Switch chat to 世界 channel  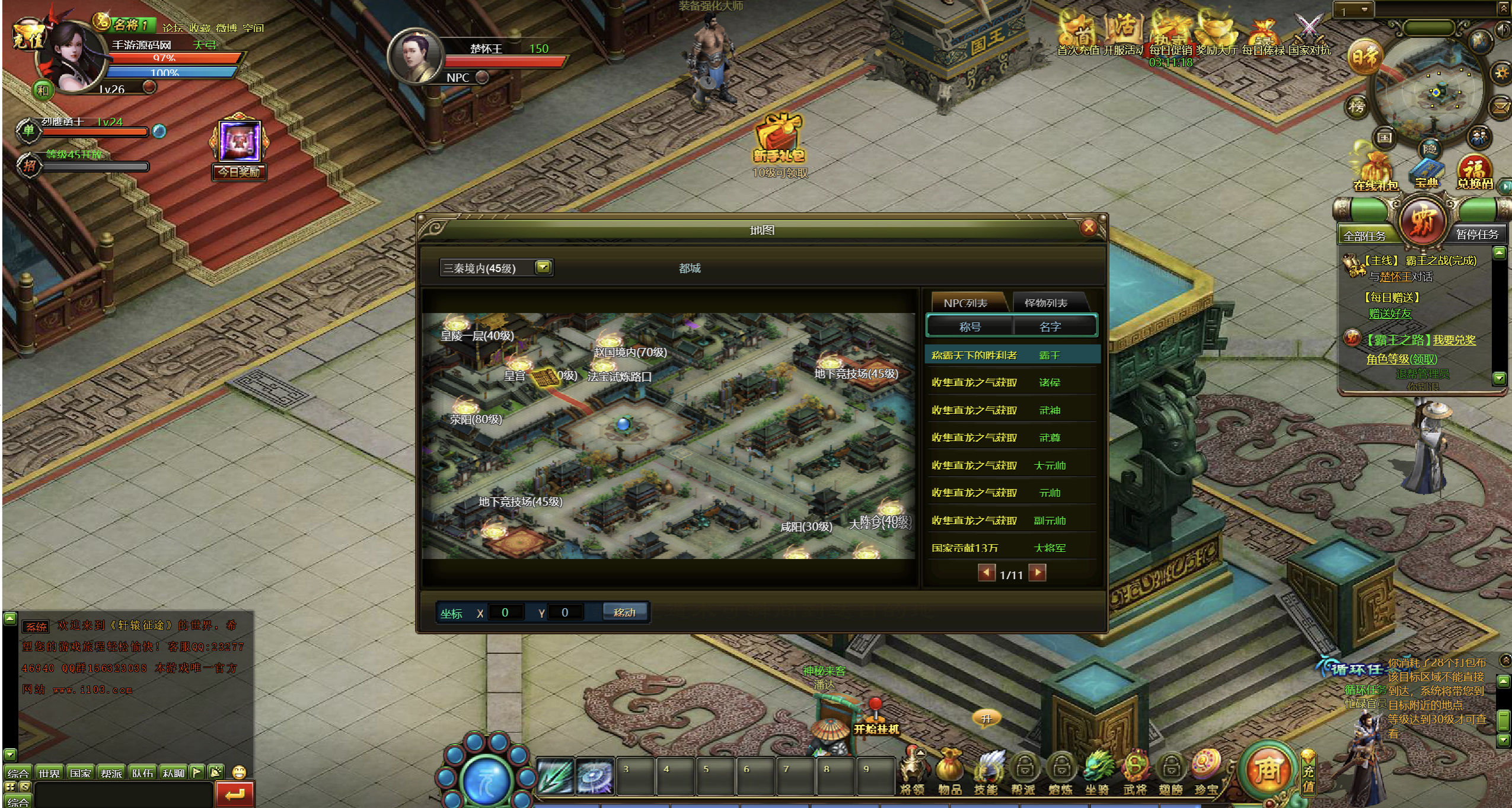point(49,773)
